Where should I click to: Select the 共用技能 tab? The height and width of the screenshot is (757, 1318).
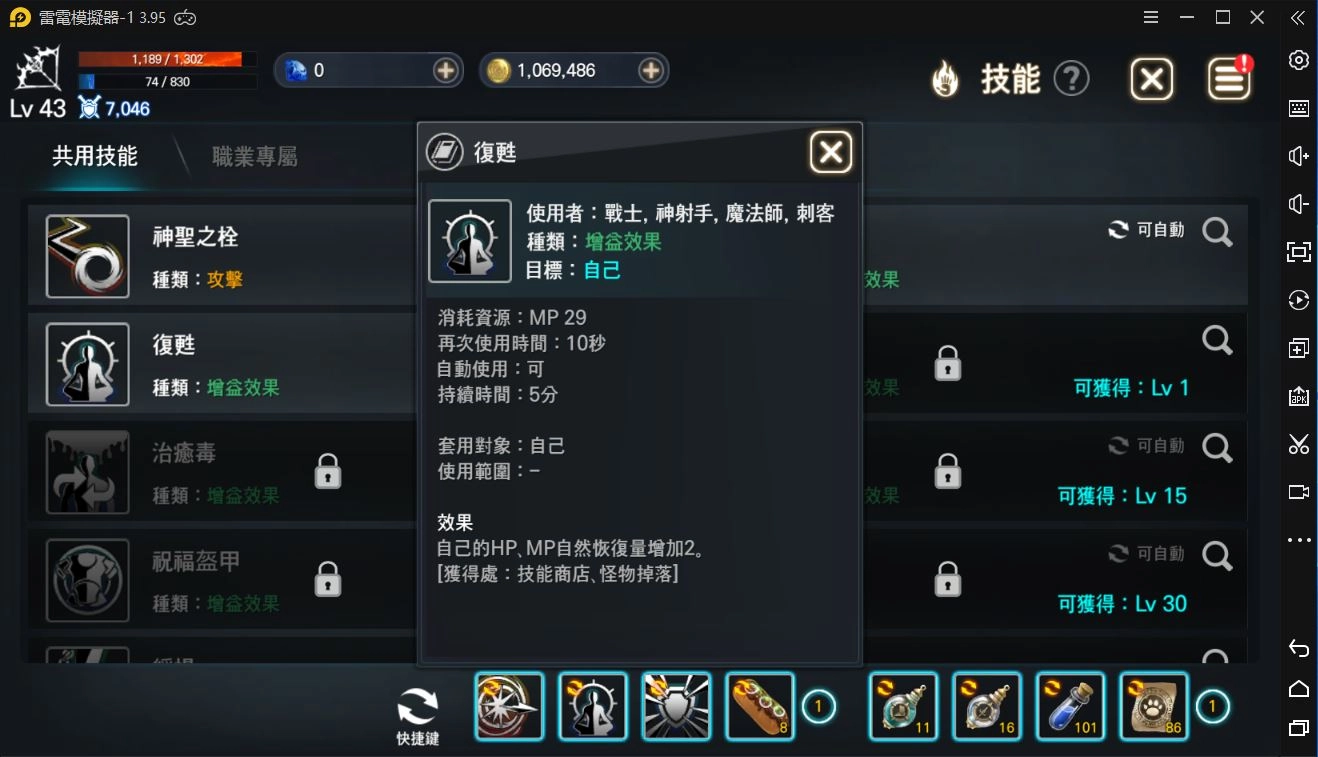(95, 156)
